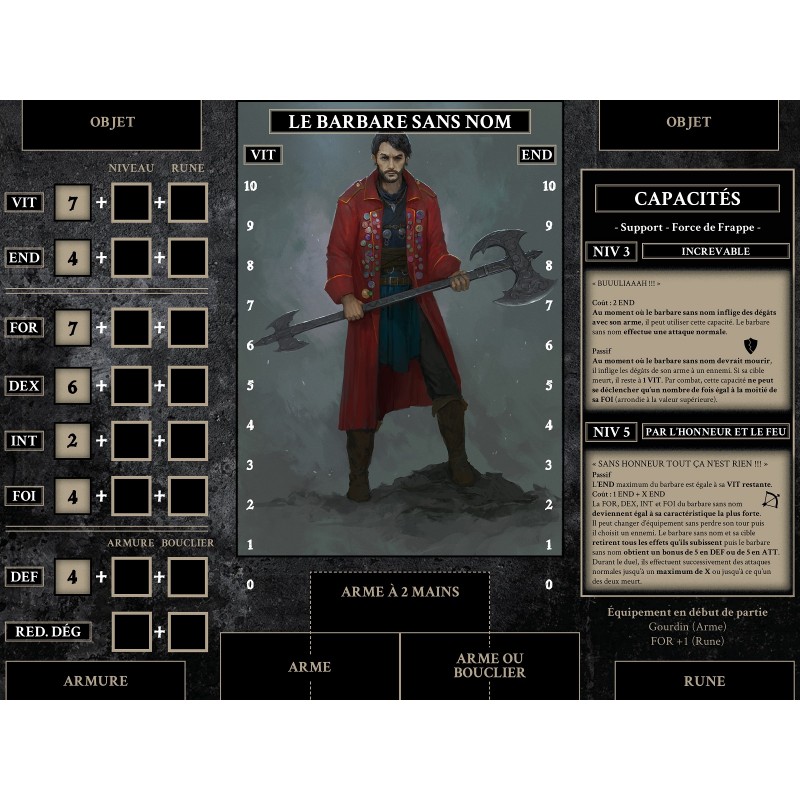Select the RUNE equipment slot
The width and height of the screenshot is (800, 800).
pos(704,681)
